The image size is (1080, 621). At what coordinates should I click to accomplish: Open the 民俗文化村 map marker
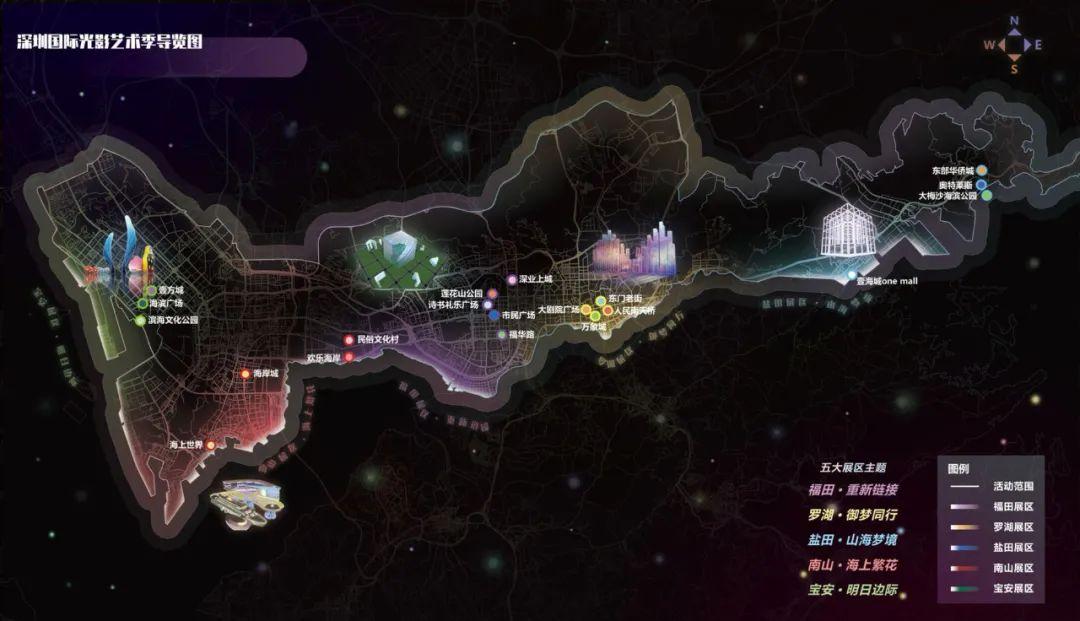click(348, 340)
